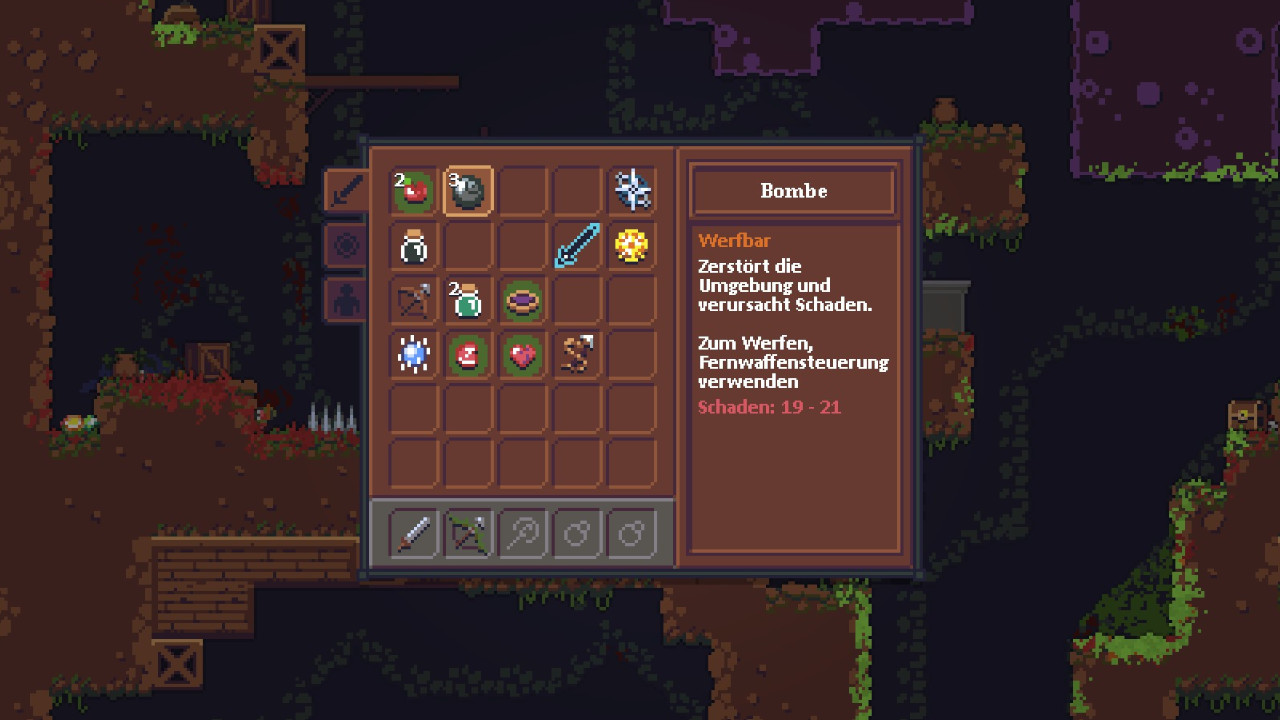
Task: Click the equipped sword slot in the hotbar
Action: [x=413, y=533]
